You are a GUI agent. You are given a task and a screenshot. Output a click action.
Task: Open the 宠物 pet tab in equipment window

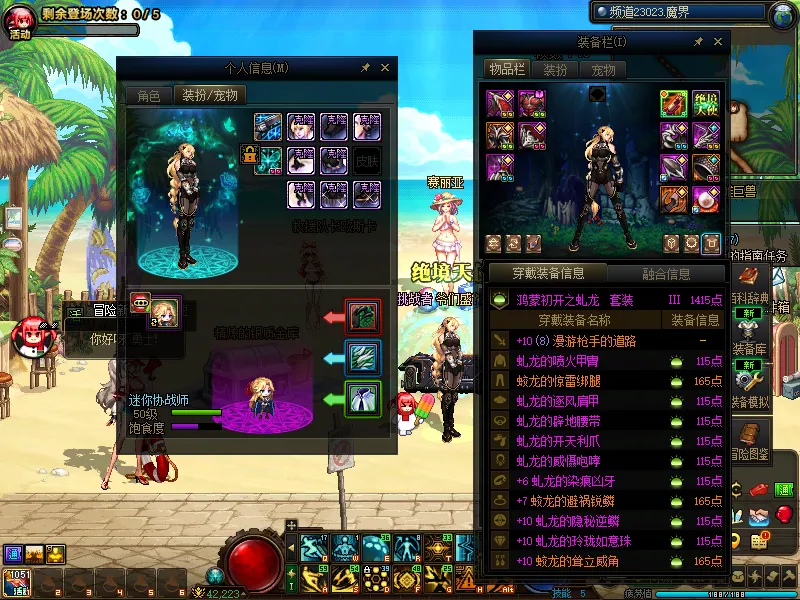point(603,70)
